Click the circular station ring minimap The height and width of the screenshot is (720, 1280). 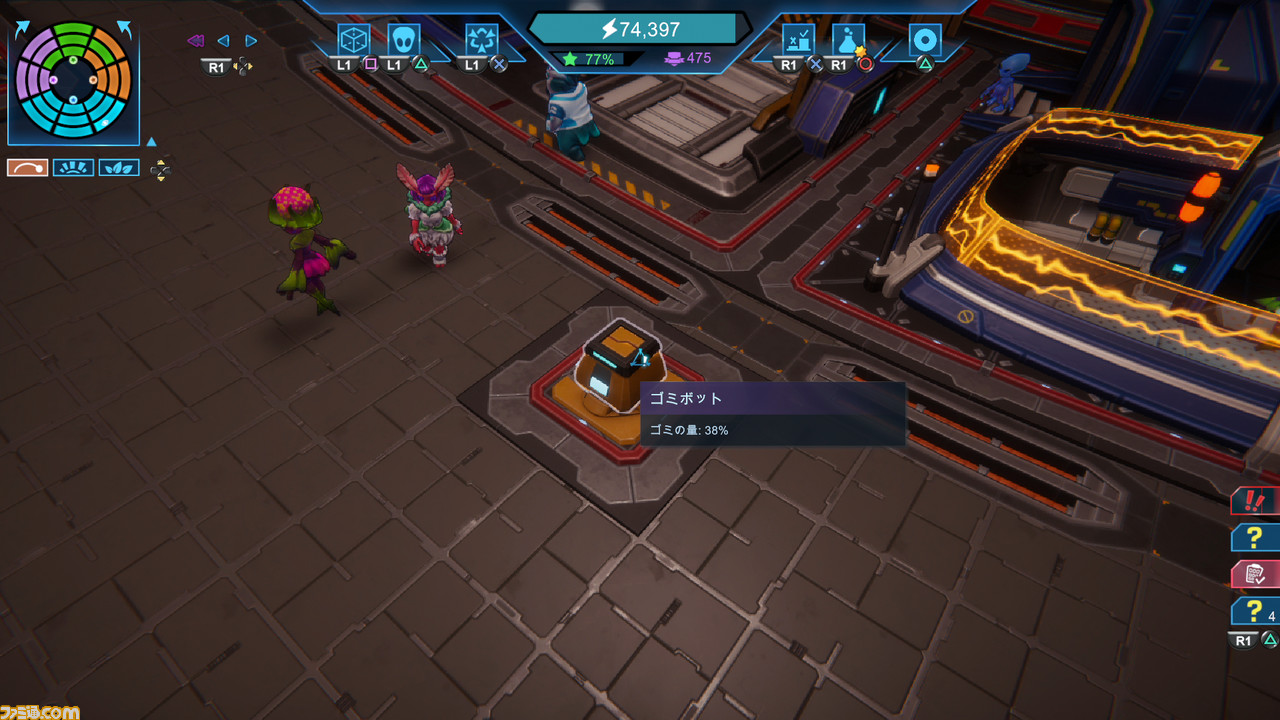[73, 79]
